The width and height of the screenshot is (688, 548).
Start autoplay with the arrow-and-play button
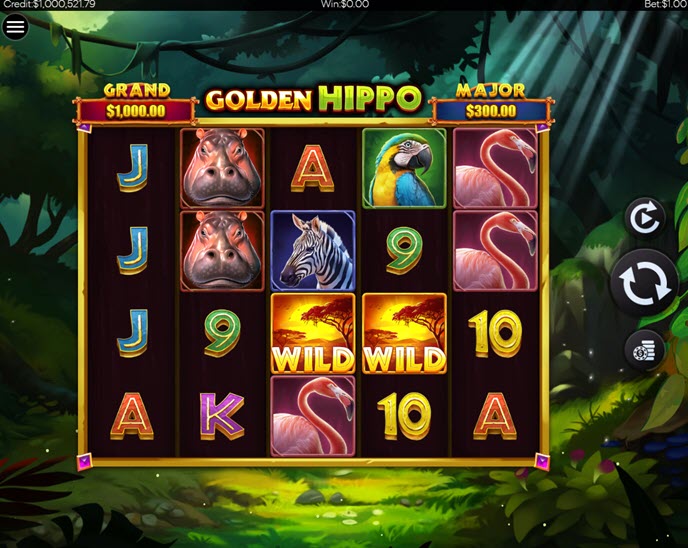click(x=644, y=217)
